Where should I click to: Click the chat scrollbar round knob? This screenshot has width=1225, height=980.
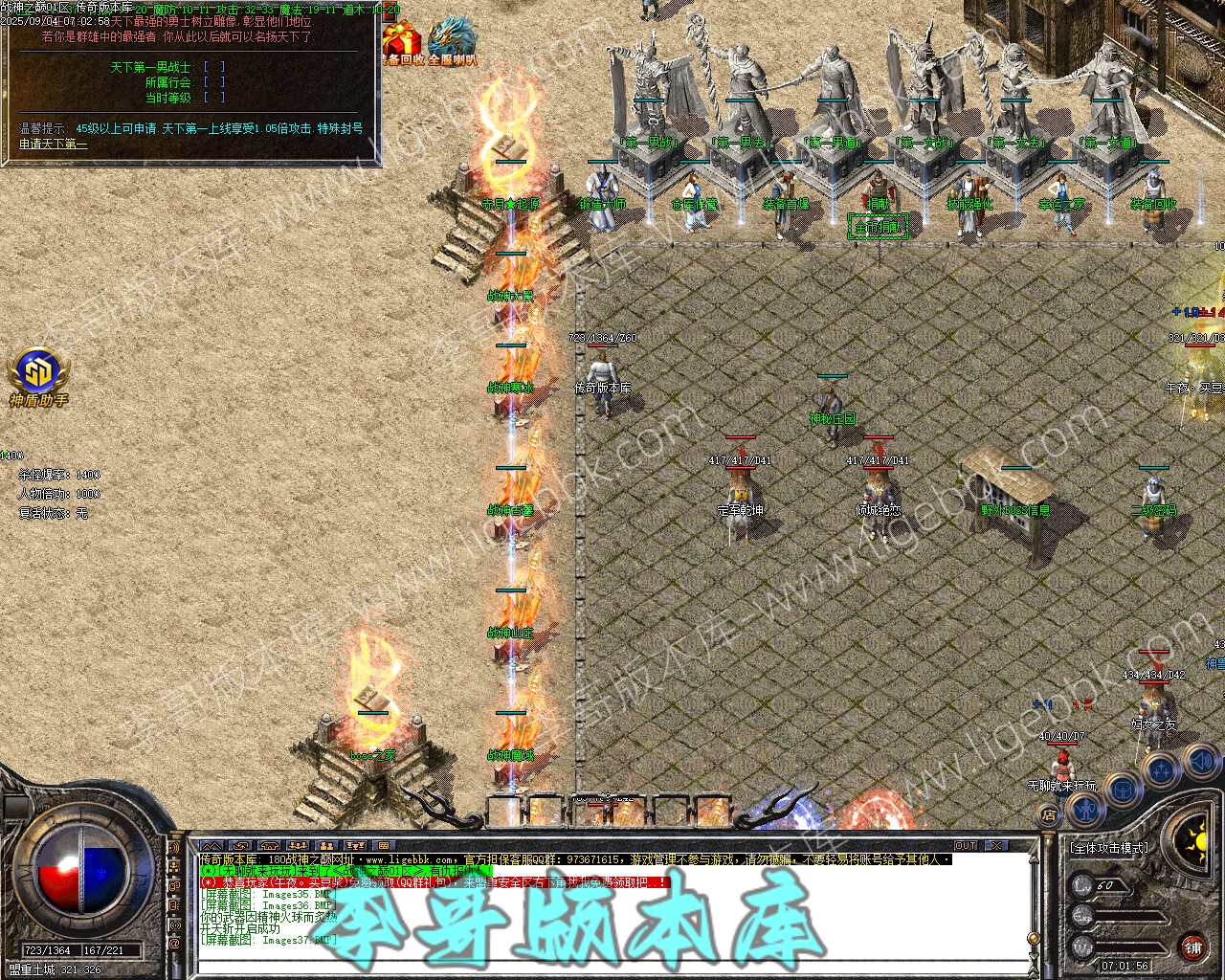[x=1032, y=938]
